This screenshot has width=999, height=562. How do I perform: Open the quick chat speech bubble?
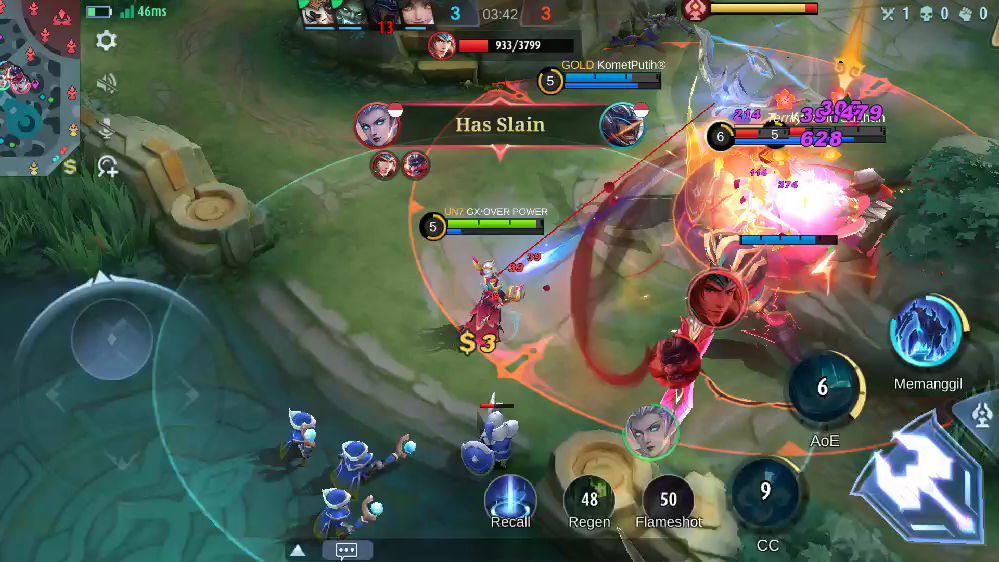347,550
